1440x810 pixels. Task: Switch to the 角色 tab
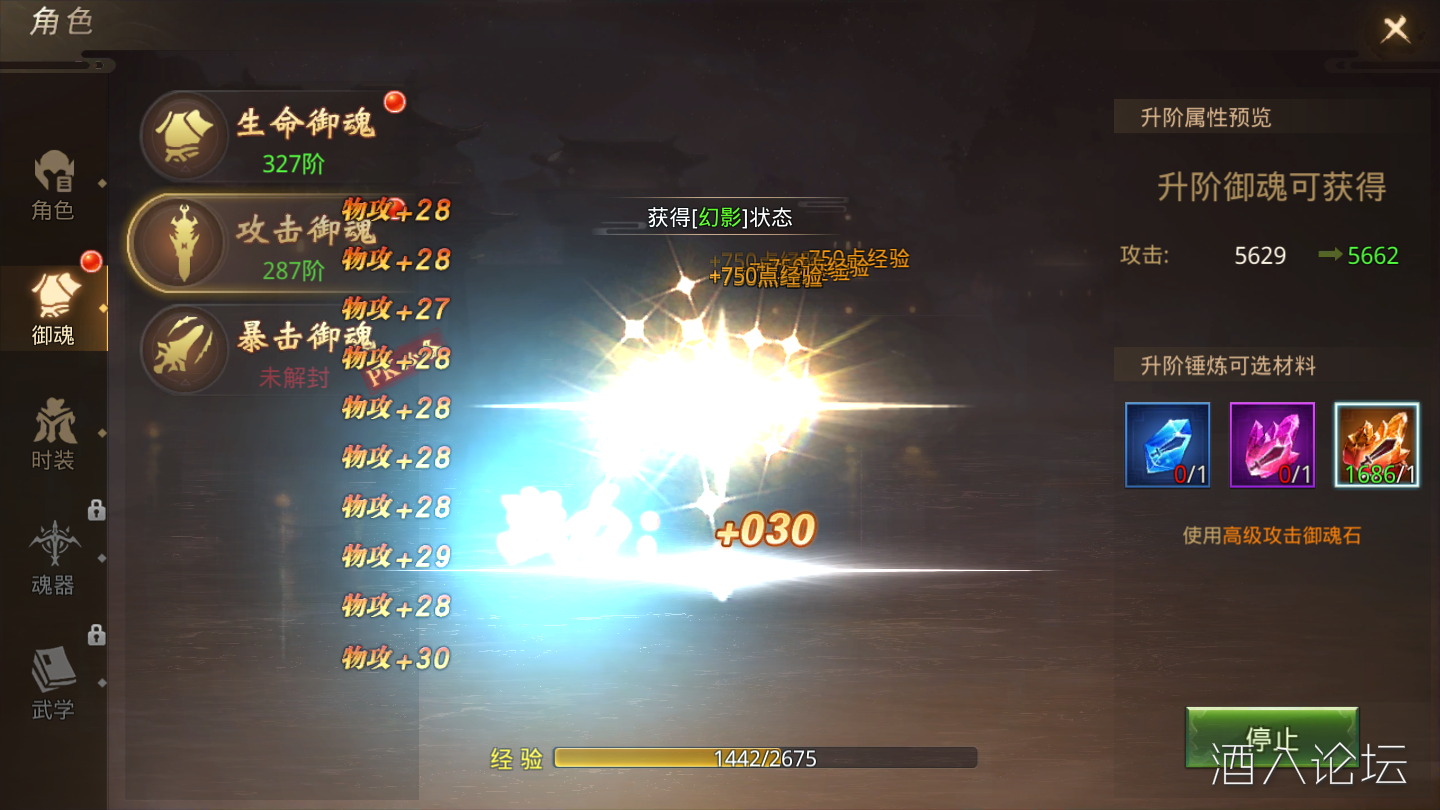[x=53, y=185]
